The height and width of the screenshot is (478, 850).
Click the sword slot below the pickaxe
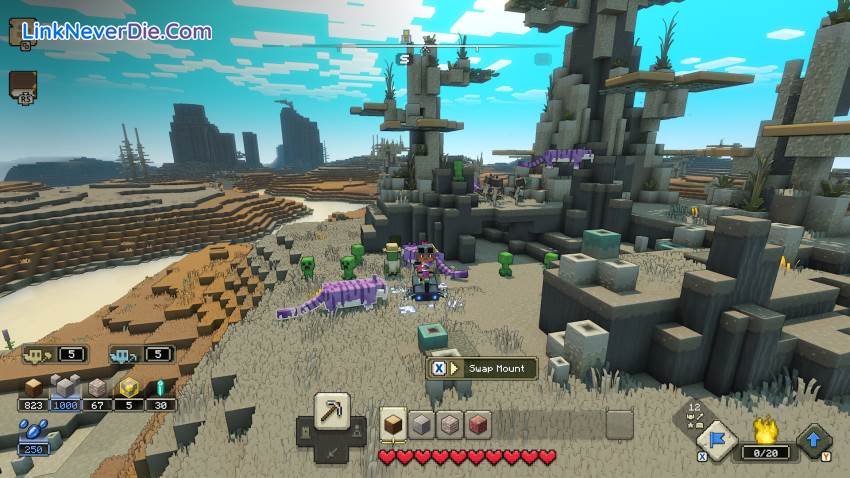pyautogui.click(x=332, y=450)
